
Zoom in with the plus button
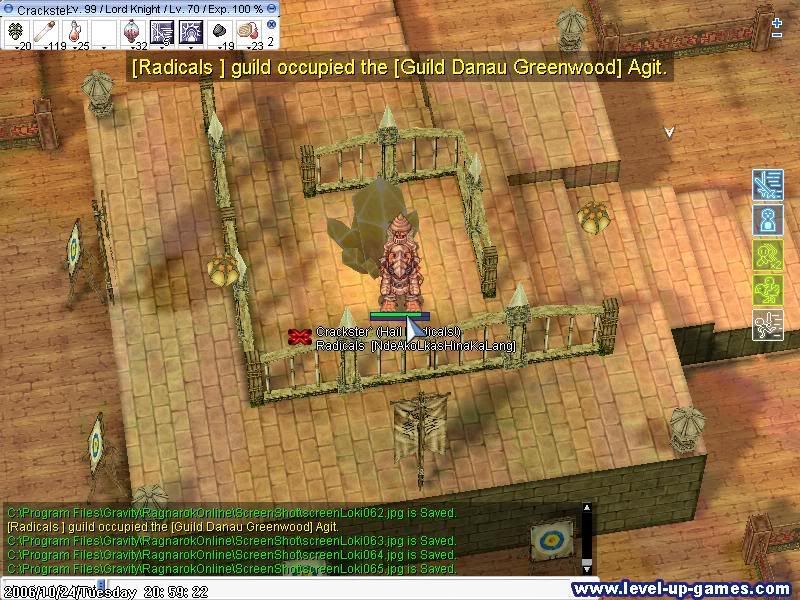pos(777,22)
